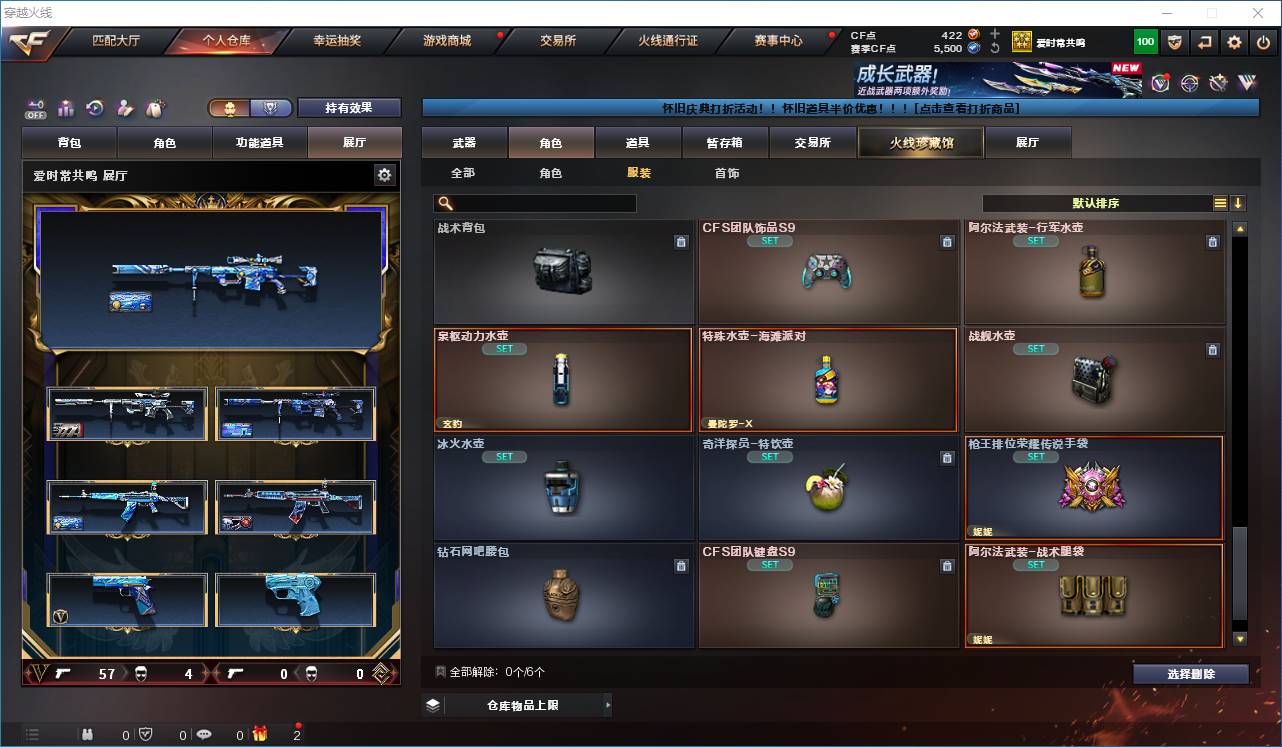
Task: Open the gift icon with red badge 2
Action: tap(262, 734)
